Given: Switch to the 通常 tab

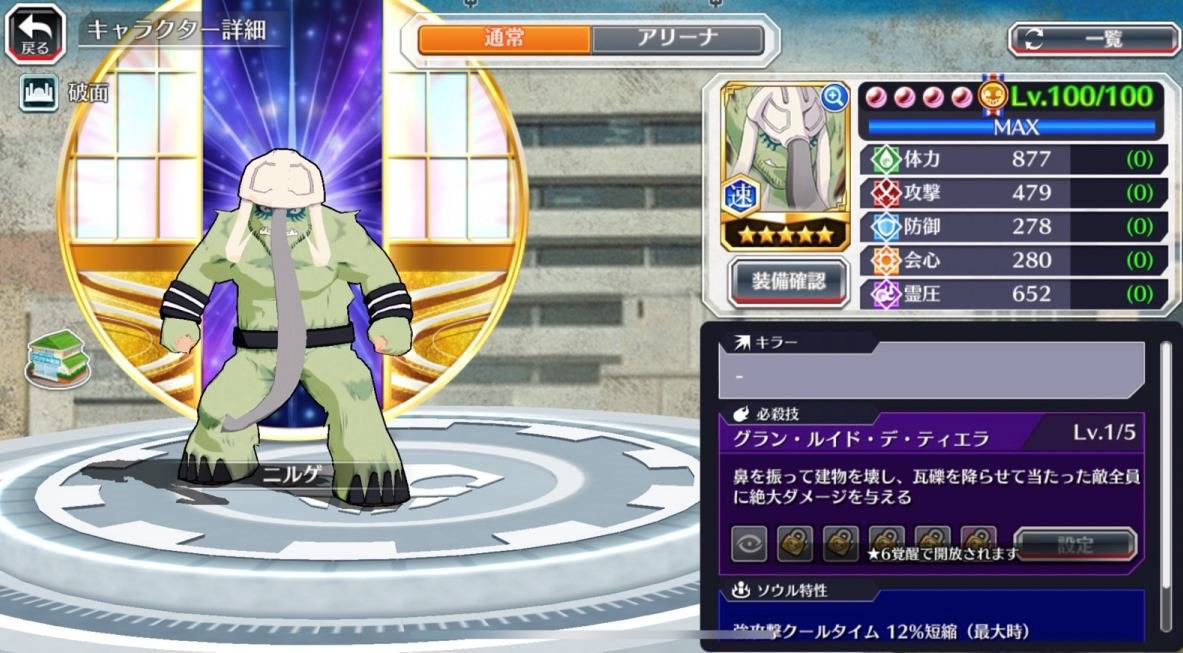Looking at the screenshot, I should [504, 39].
